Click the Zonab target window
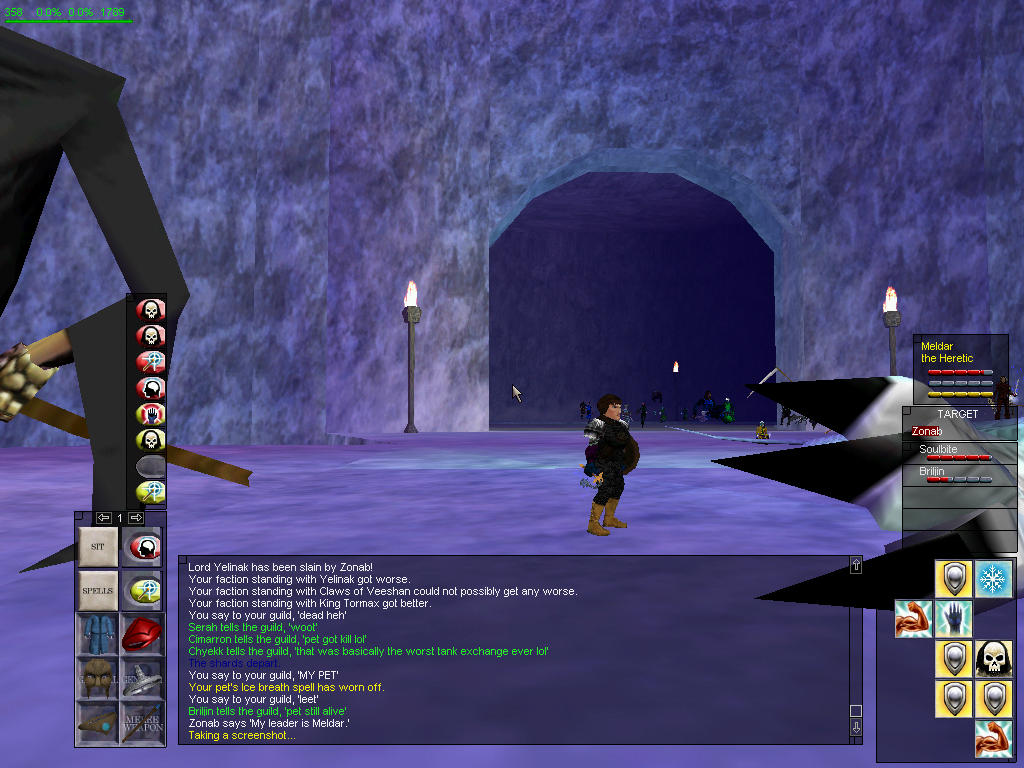 958,431
